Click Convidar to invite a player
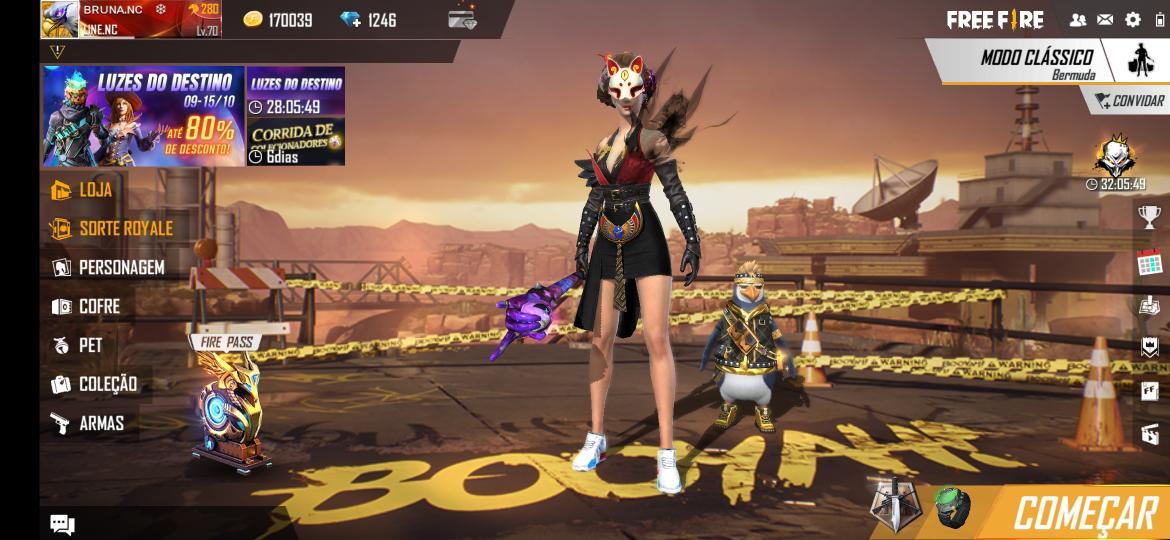 point(1129,101)
